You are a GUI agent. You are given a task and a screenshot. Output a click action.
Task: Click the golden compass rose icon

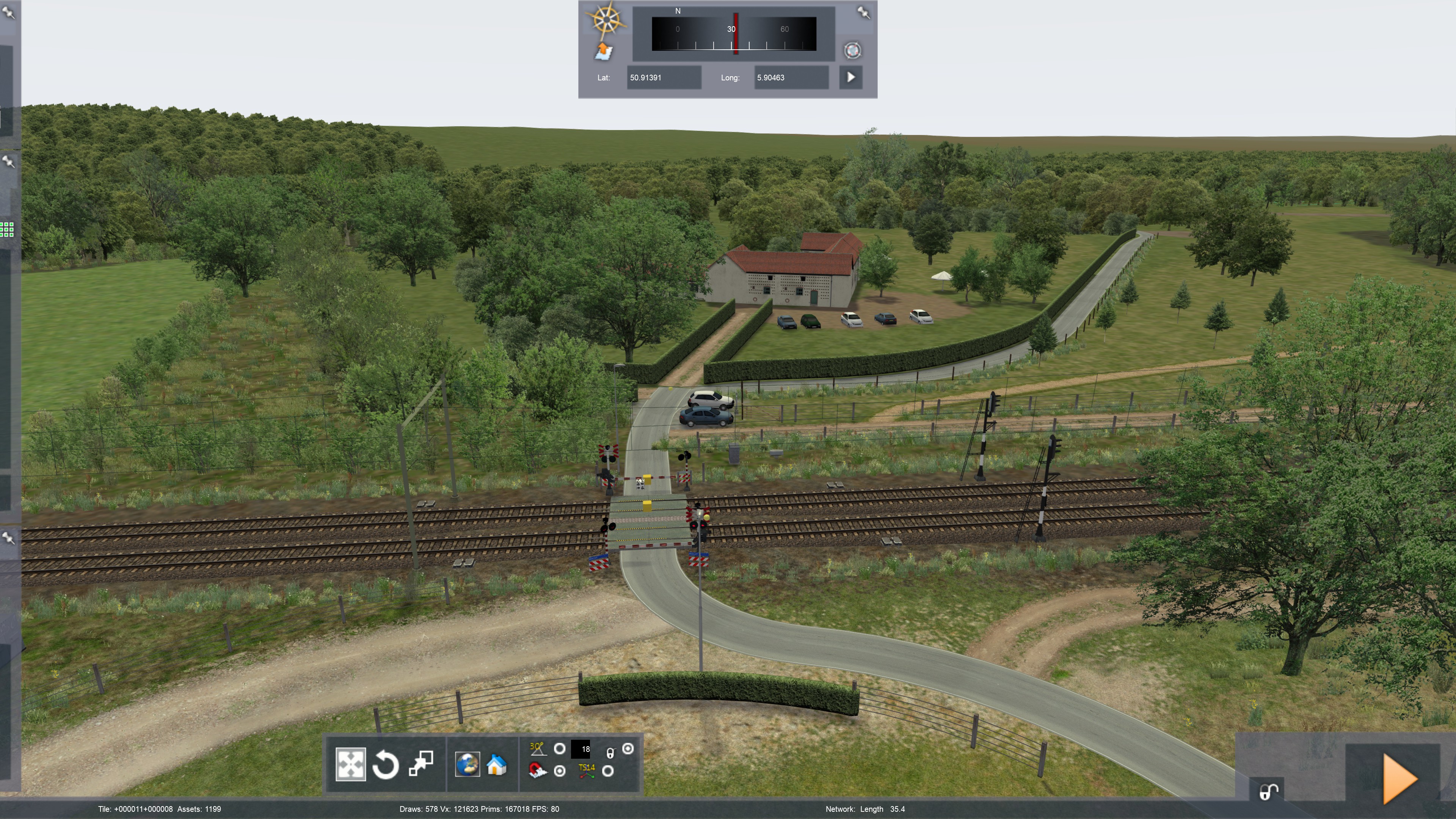[606, 20]
